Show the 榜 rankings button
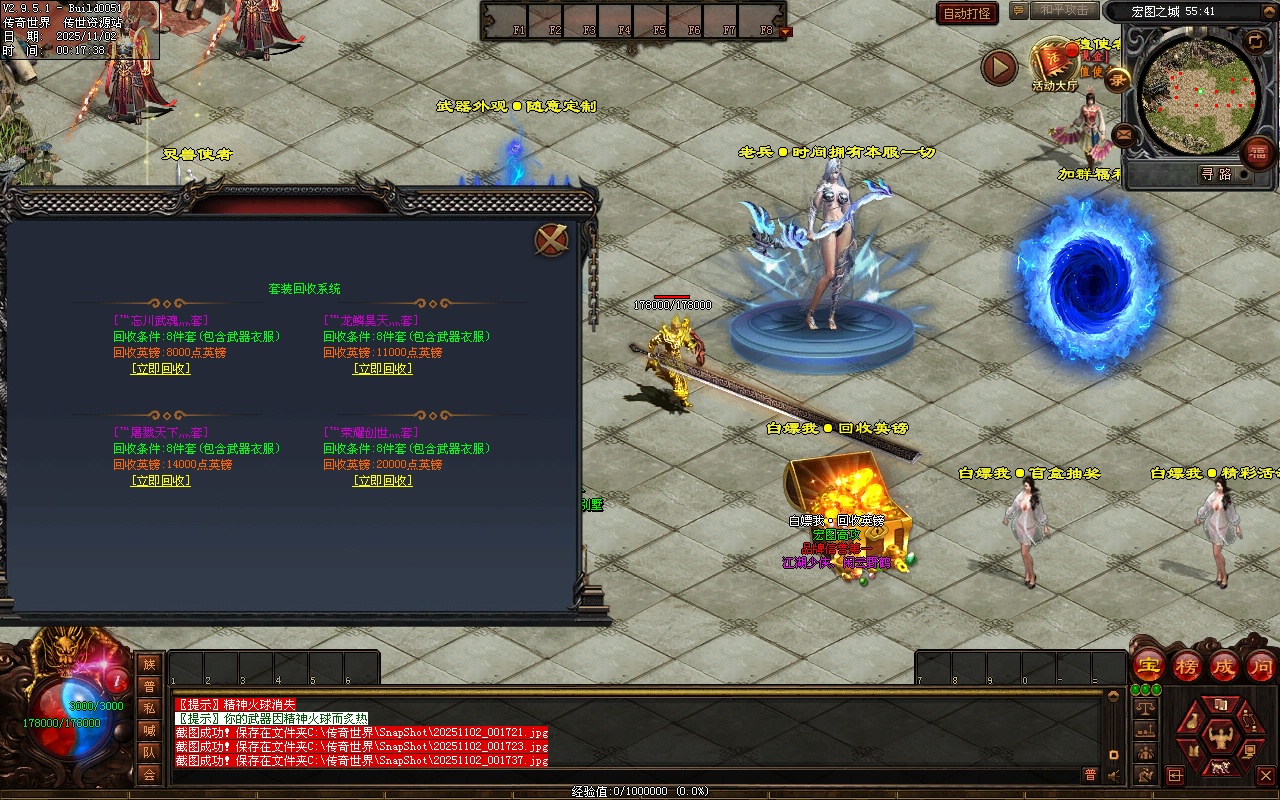 [1187, 665]
